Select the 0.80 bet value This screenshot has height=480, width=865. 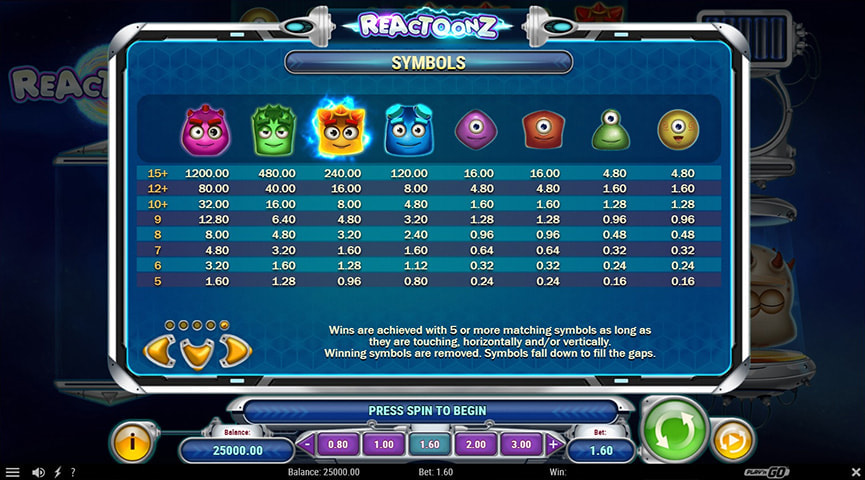coord(338,445)
